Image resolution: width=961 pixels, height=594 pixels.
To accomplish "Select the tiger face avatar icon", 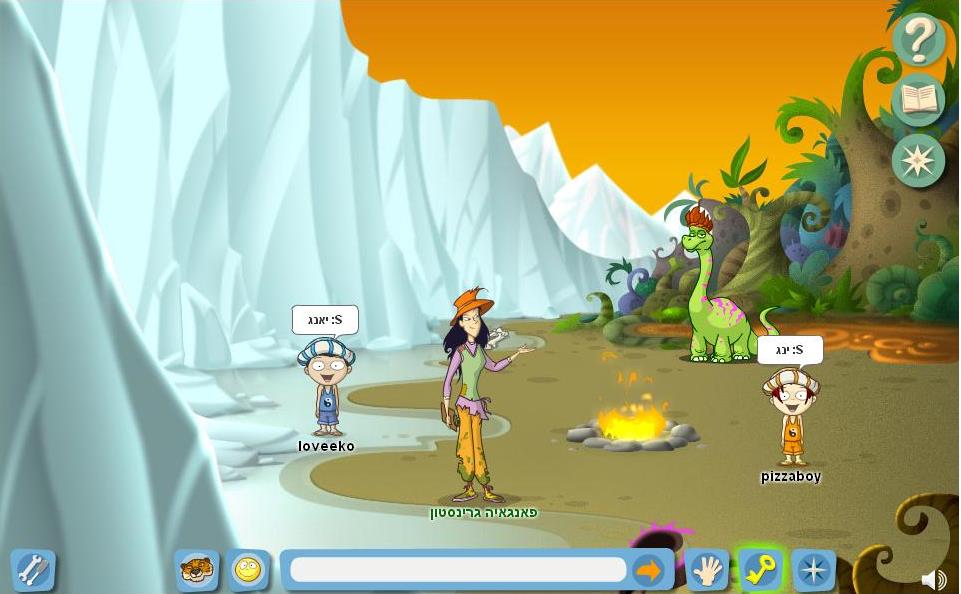I will click(196, 570).
